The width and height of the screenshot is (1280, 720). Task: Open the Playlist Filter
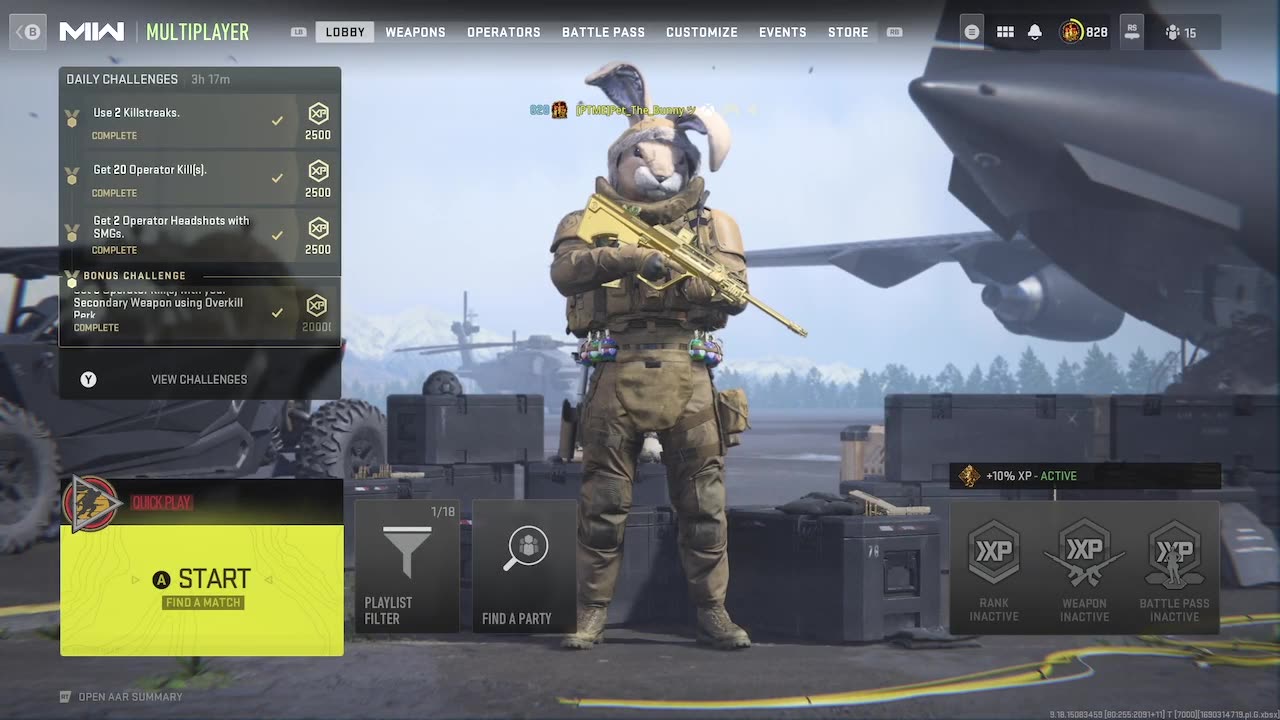point(407,566)
